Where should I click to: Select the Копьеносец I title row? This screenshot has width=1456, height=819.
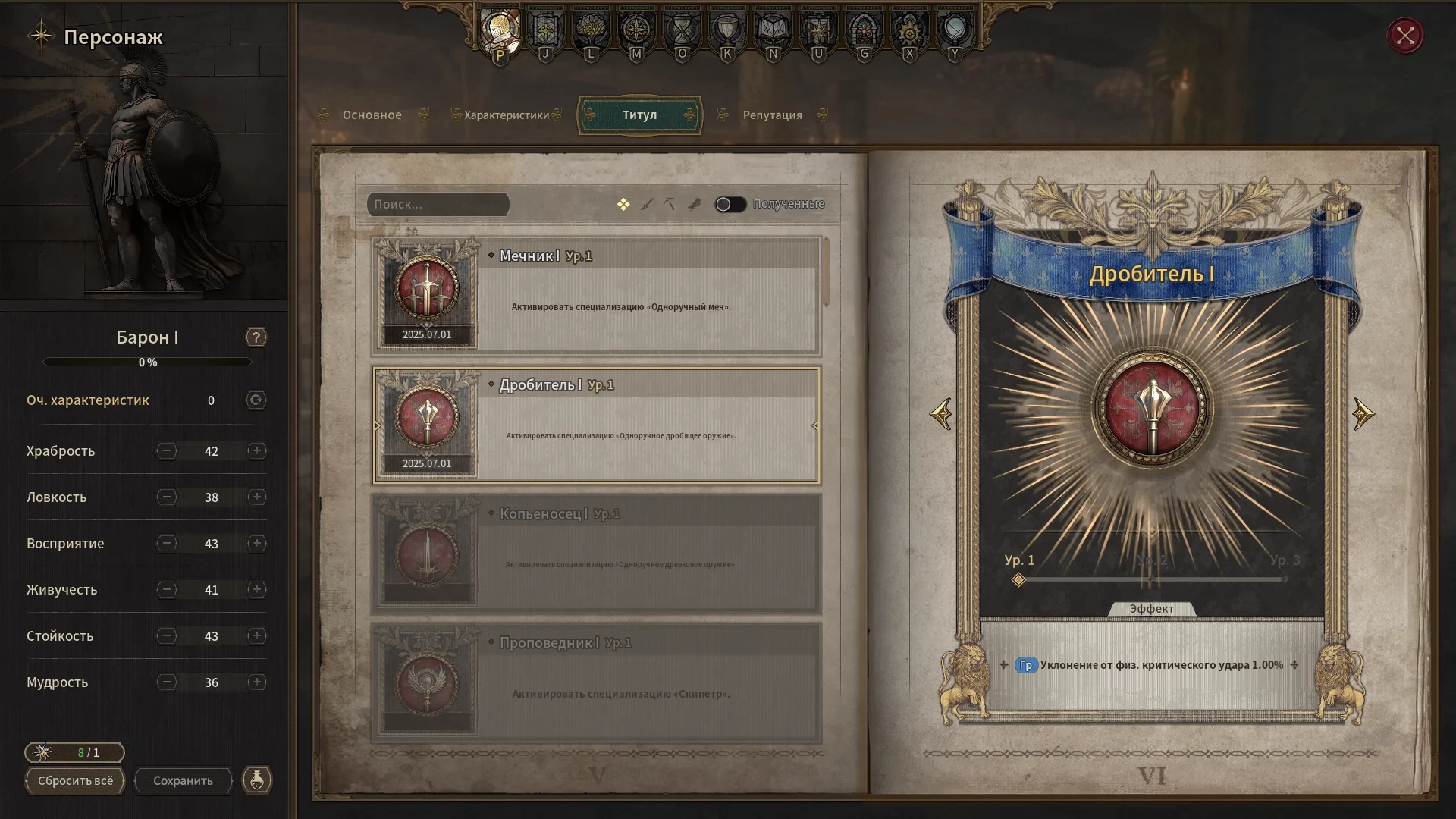coord(596,554)
